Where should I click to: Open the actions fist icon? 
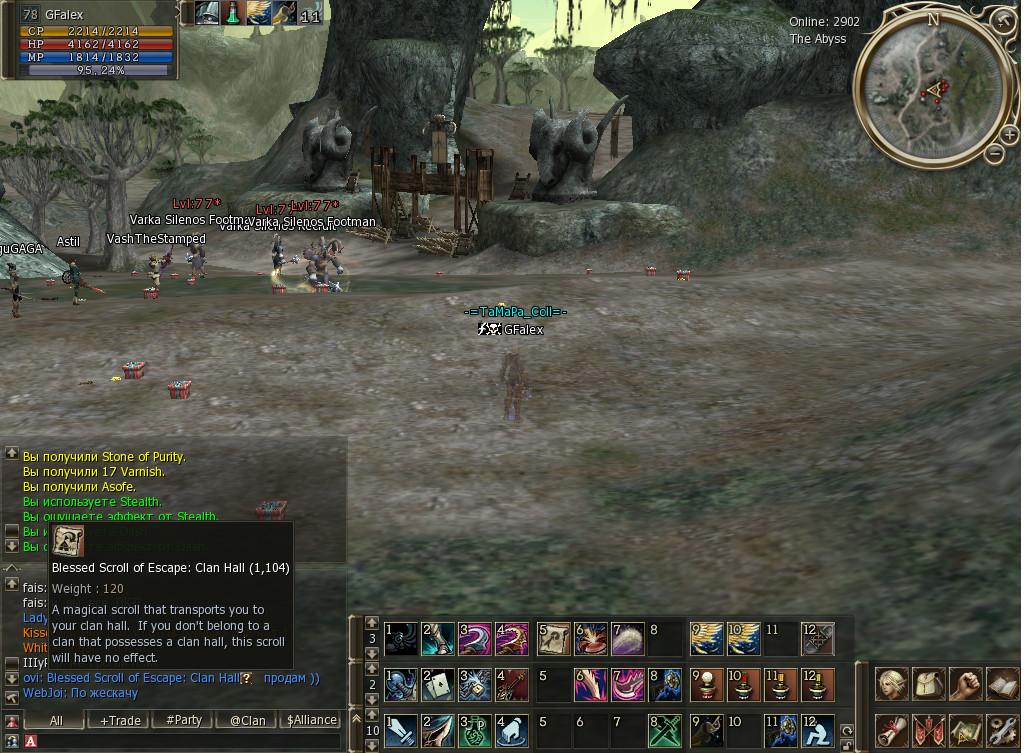pyautogui.click(x=965, y=685)
